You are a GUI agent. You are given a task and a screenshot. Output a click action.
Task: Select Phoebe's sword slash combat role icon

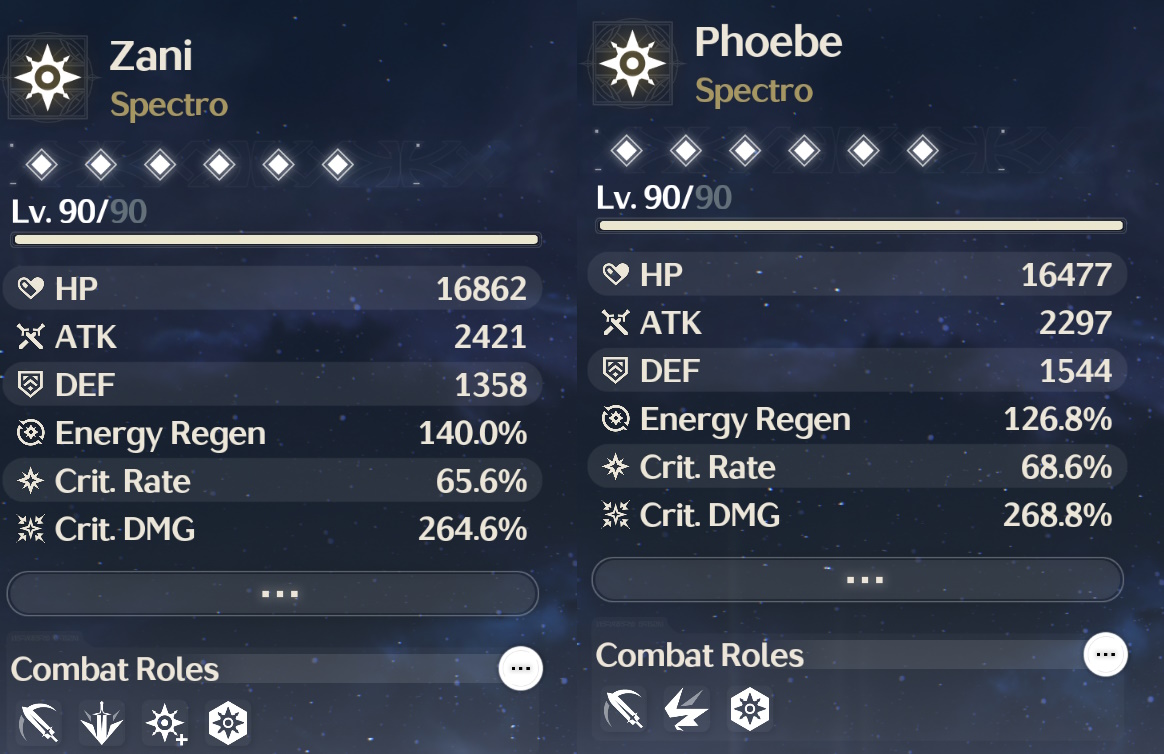tap(625, 709)
